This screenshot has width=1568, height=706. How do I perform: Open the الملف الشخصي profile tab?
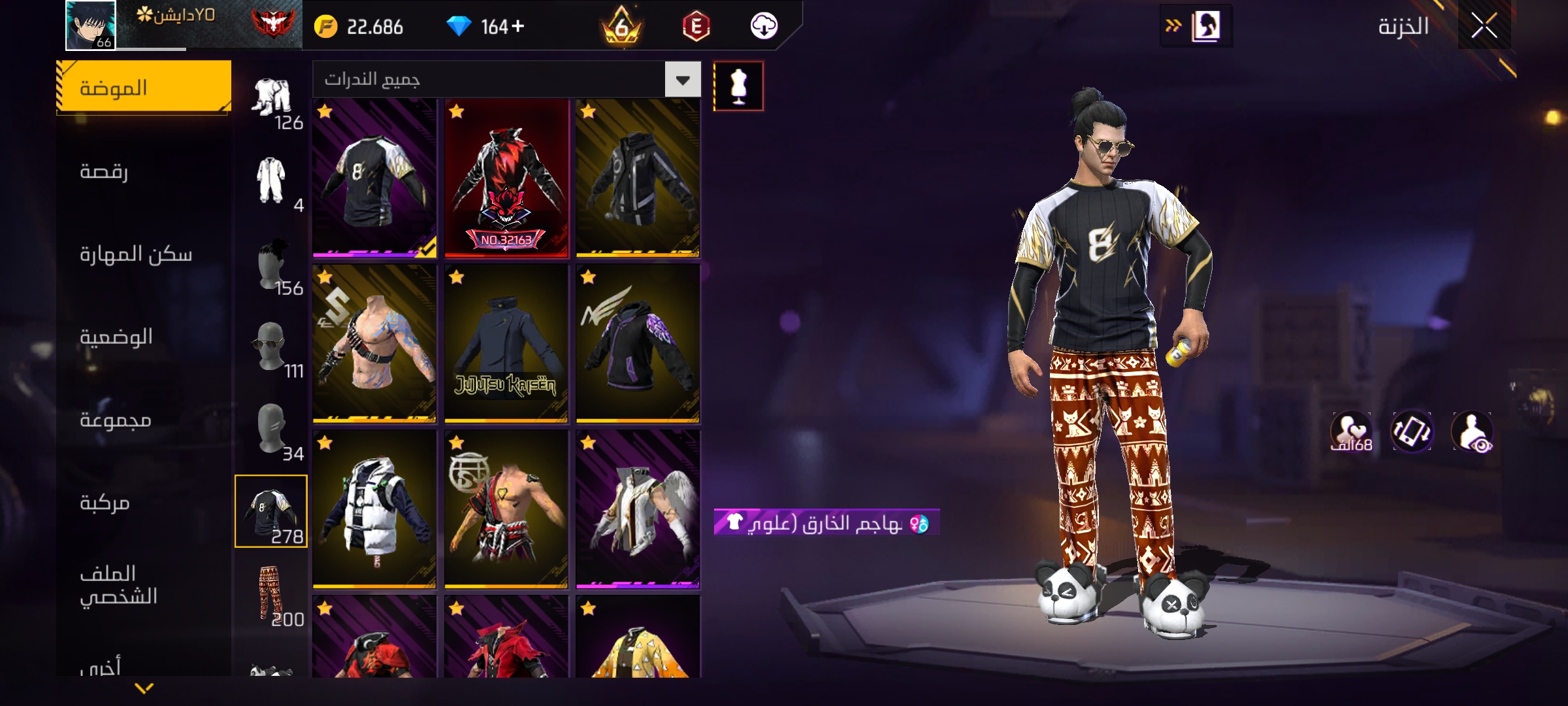pos(118,585)
